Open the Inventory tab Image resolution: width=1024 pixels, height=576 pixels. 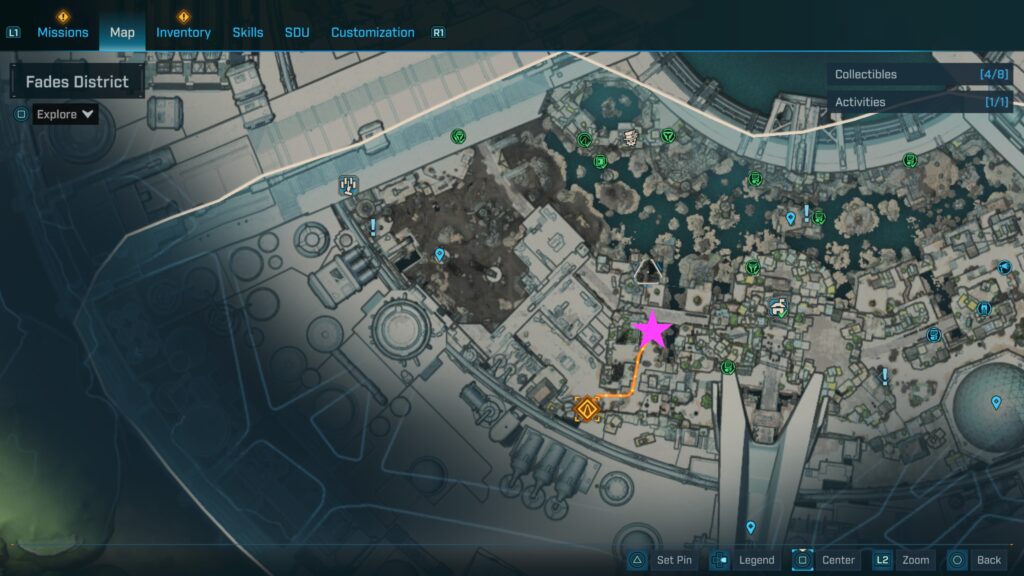[x=183, y=32]
